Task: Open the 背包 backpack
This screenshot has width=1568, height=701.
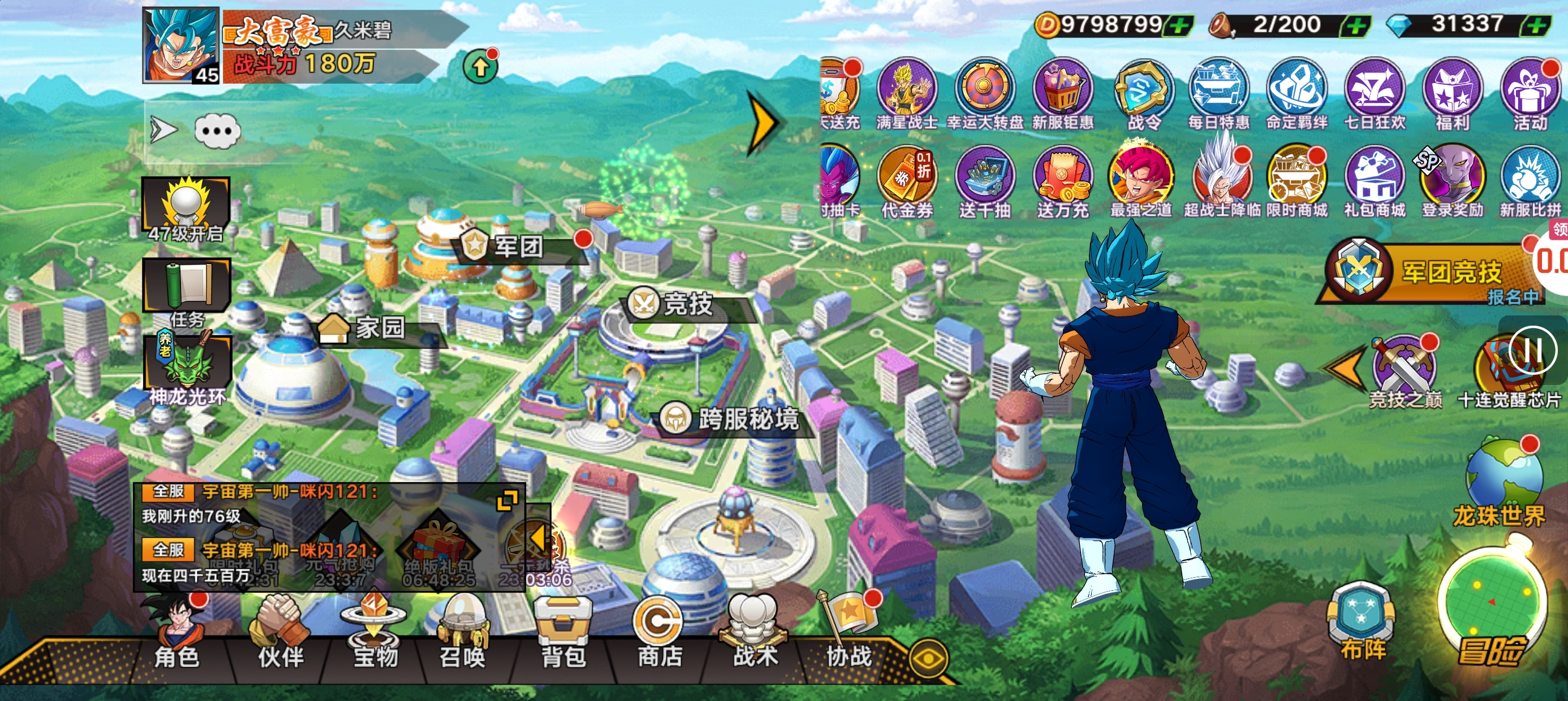Action: pos(563,636)
